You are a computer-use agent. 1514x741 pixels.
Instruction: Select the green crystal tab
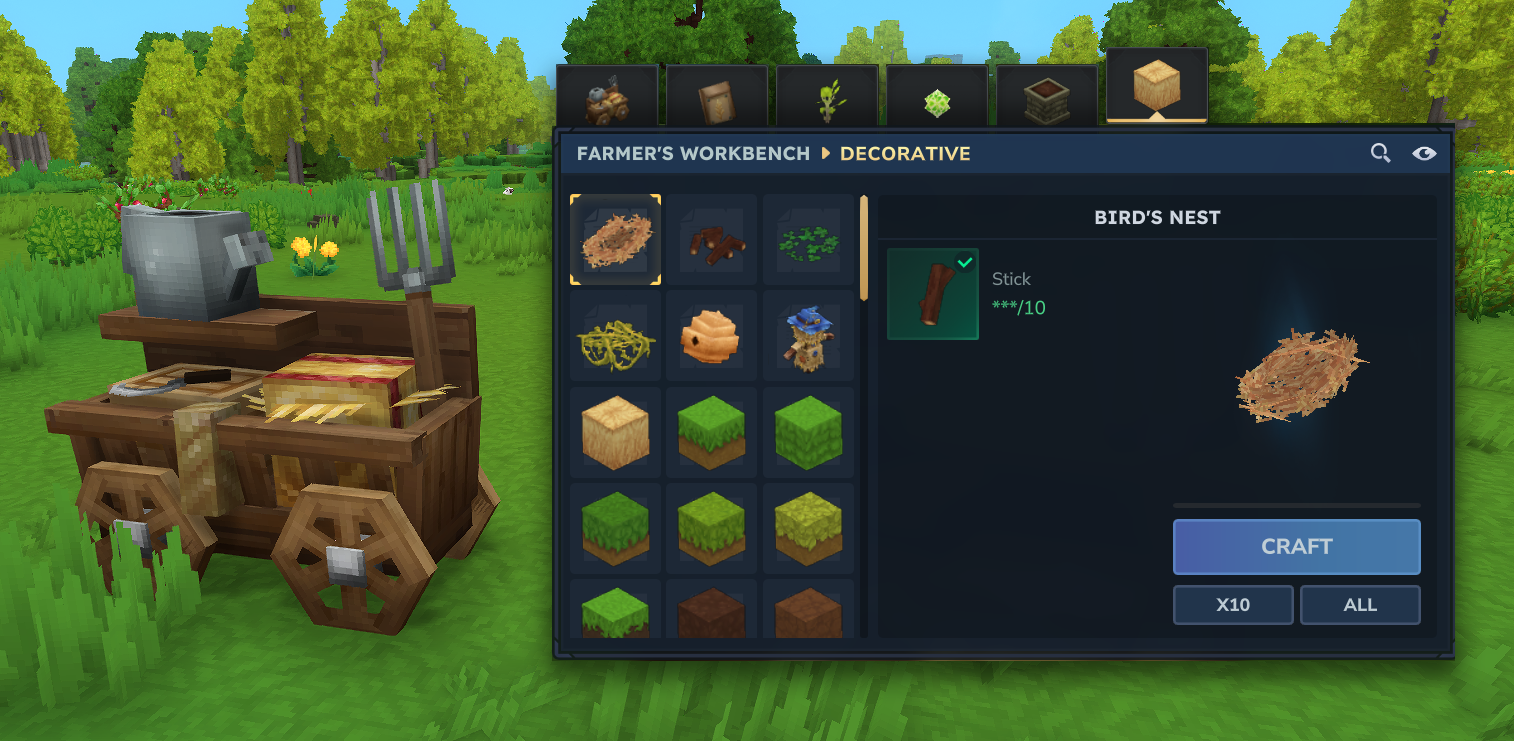(937, 97)
